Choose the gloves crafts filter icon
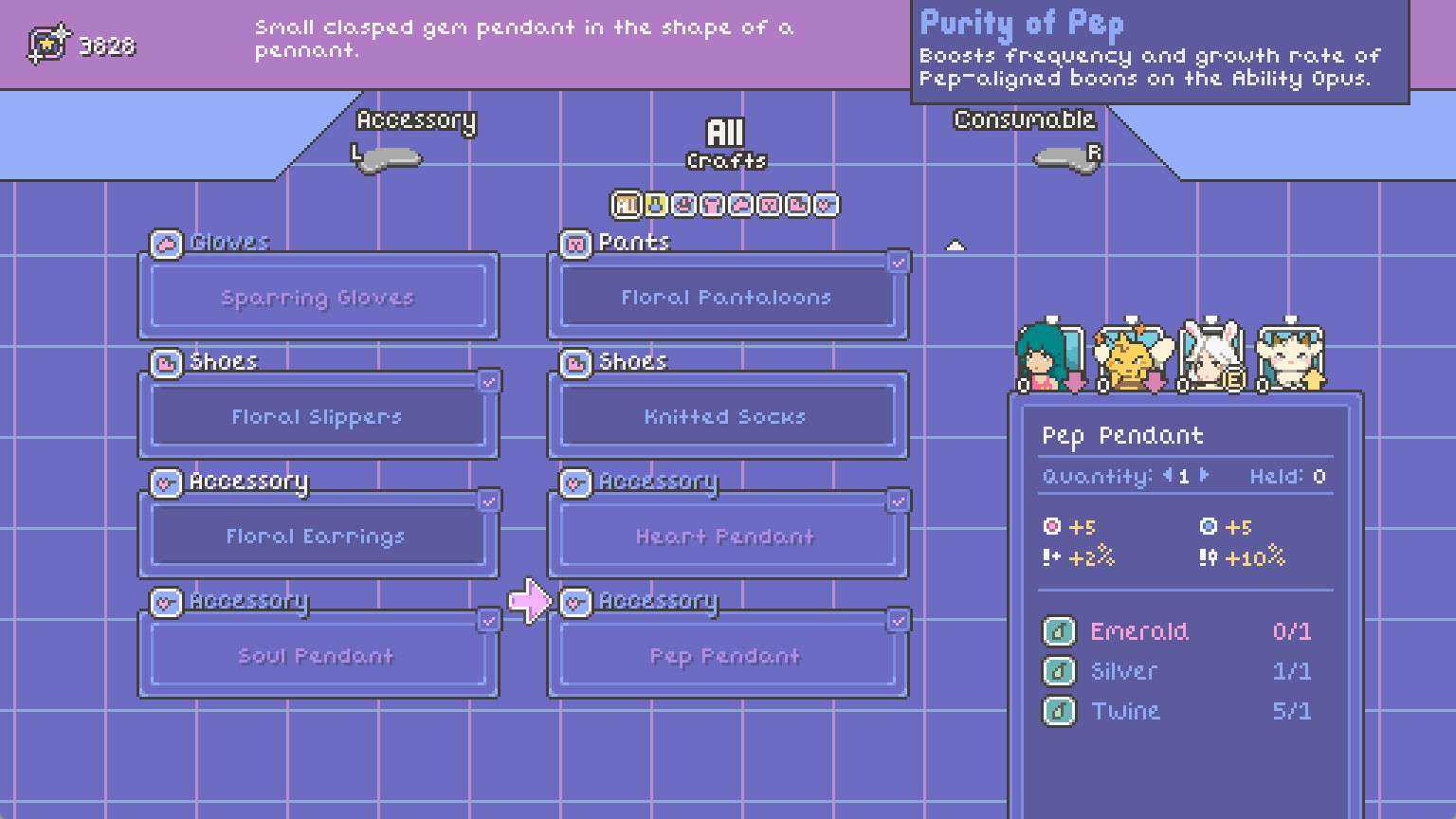 740,205
